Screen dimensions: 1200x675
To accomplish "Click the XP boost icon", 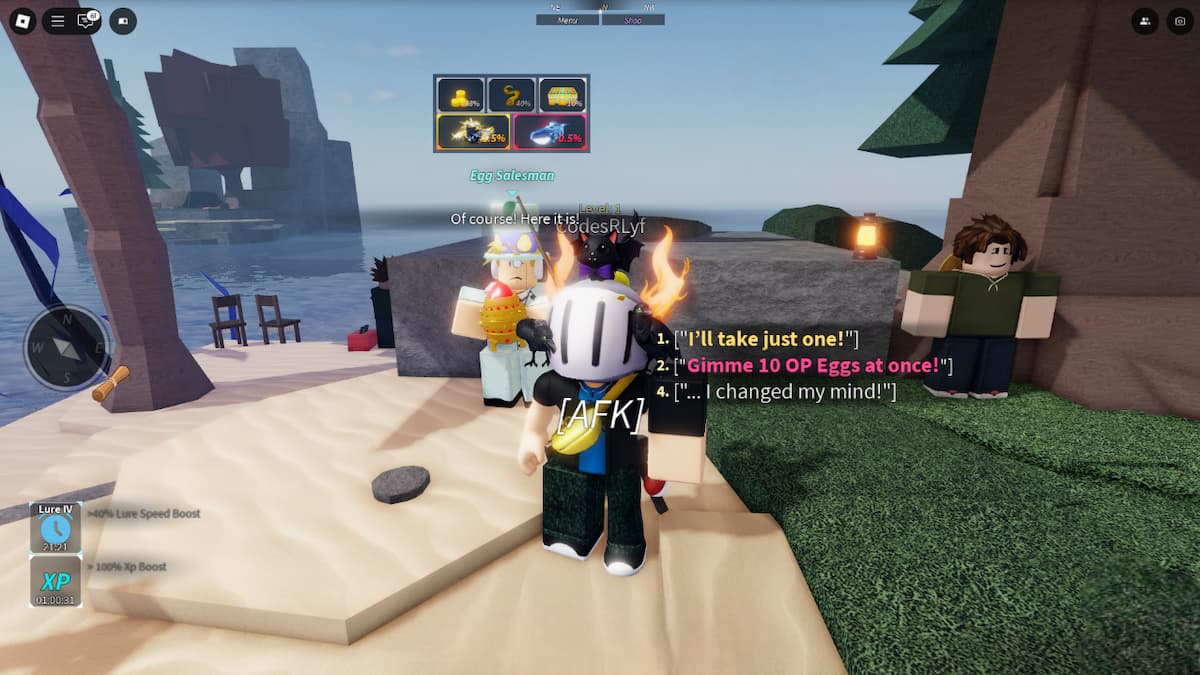I will click(55, 581).
